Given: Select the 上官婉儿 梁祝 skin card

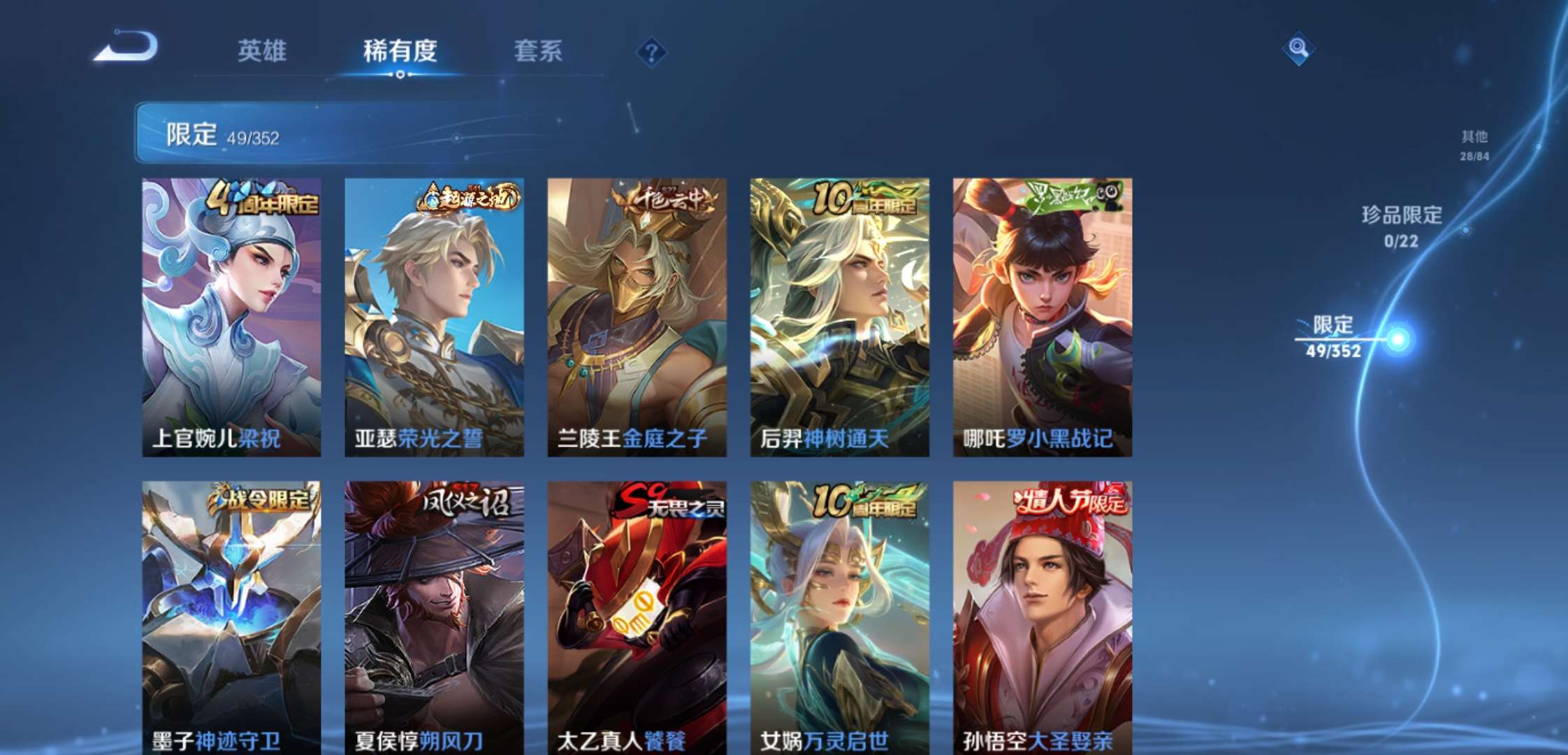Looking at the screenshot, I should click(231, 317).
